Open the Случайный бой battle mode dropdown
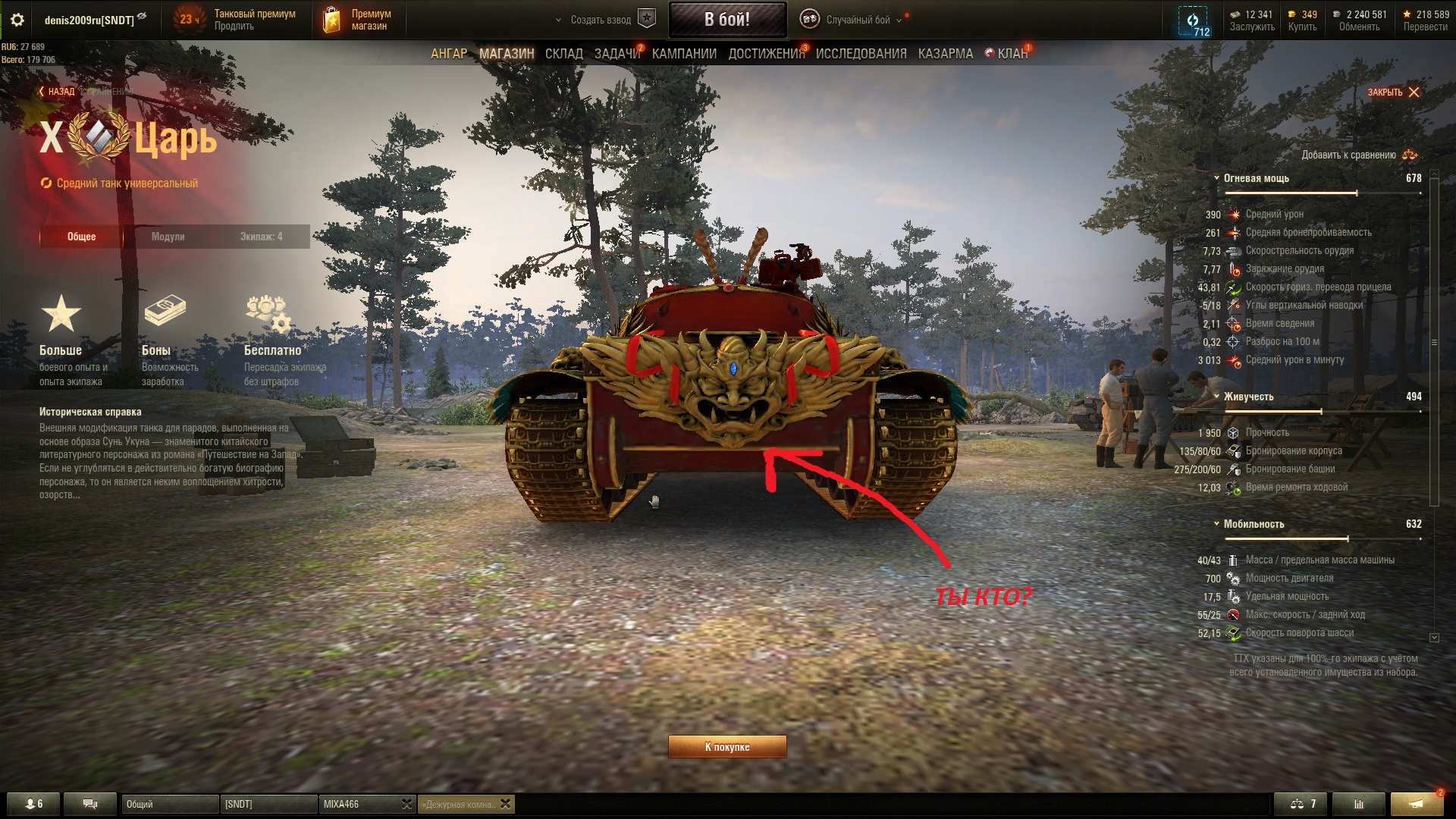This screenshot has width=1456, height=819. 858,20
